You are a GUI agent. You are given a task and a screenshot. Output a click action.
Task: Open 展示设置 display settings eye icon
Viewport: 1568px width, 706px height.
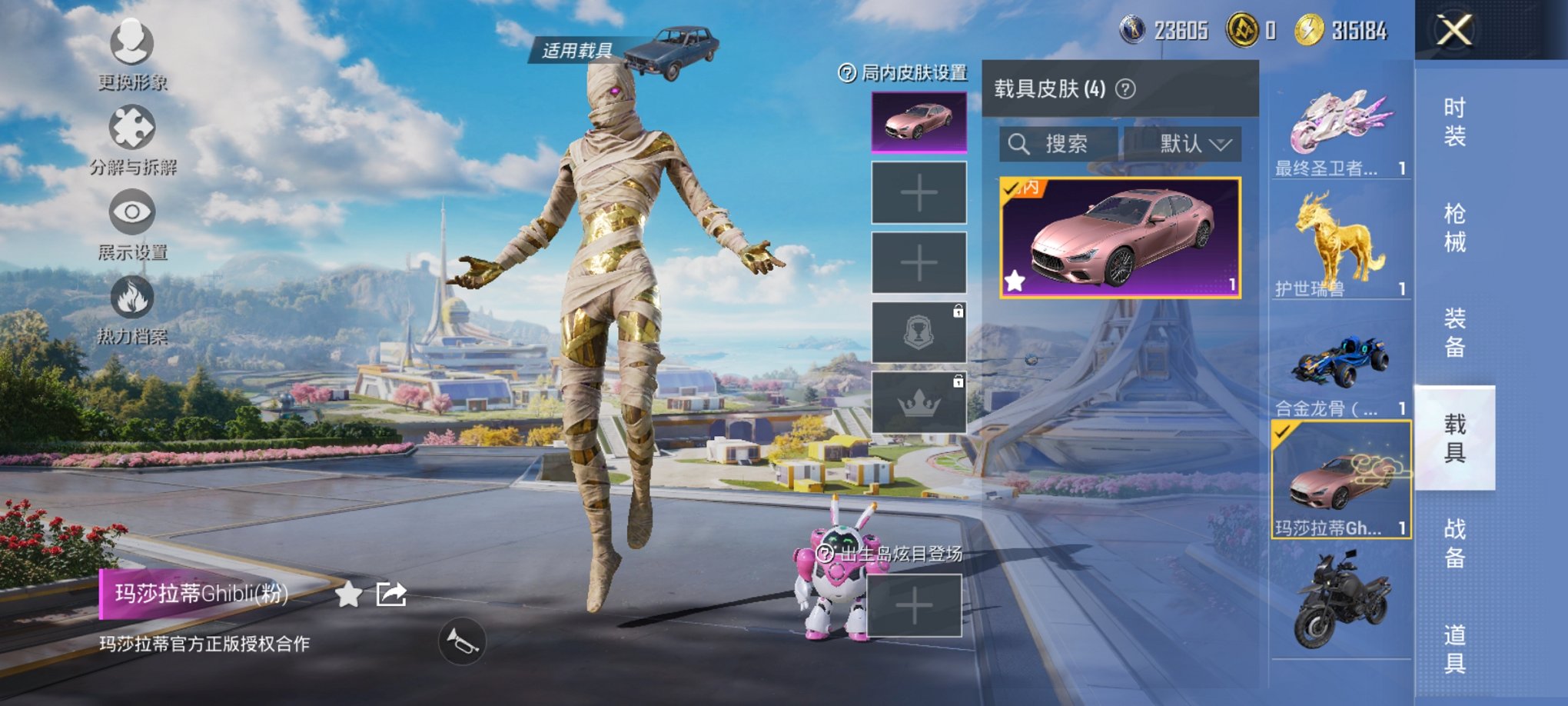coord(131,218)
